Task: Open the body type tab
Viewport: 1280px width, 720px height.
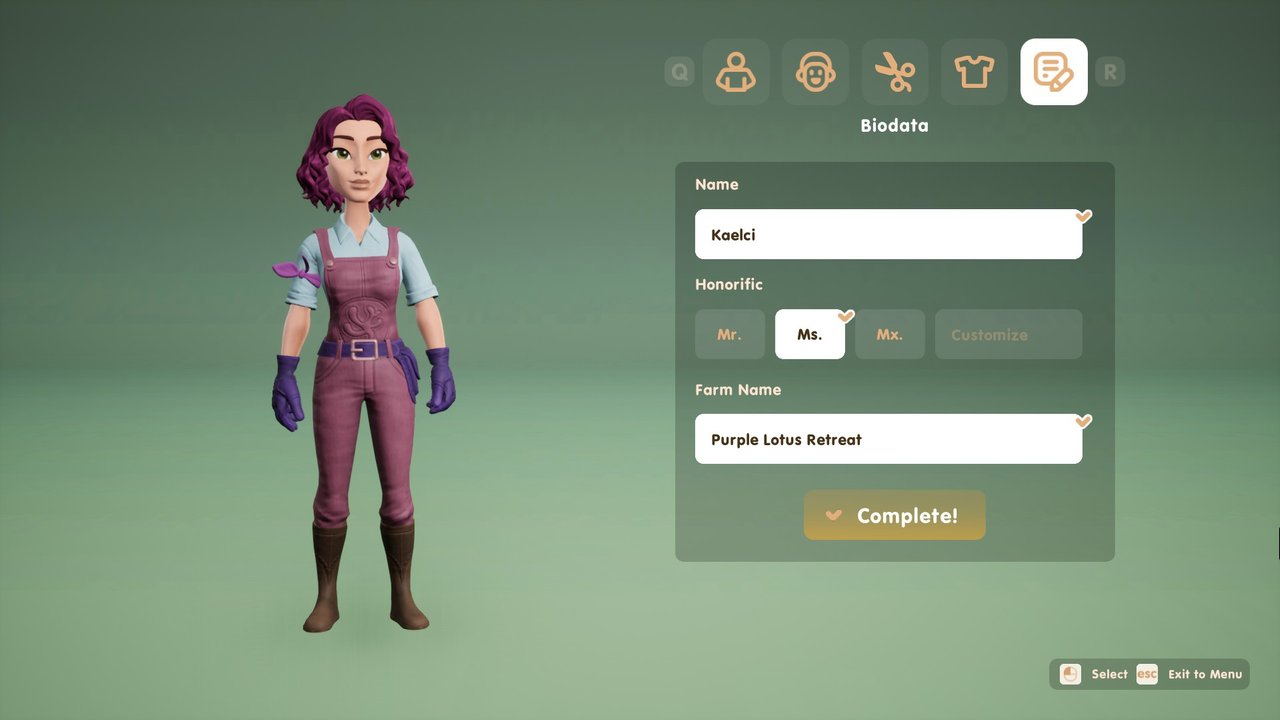Action: pos(736,72)
